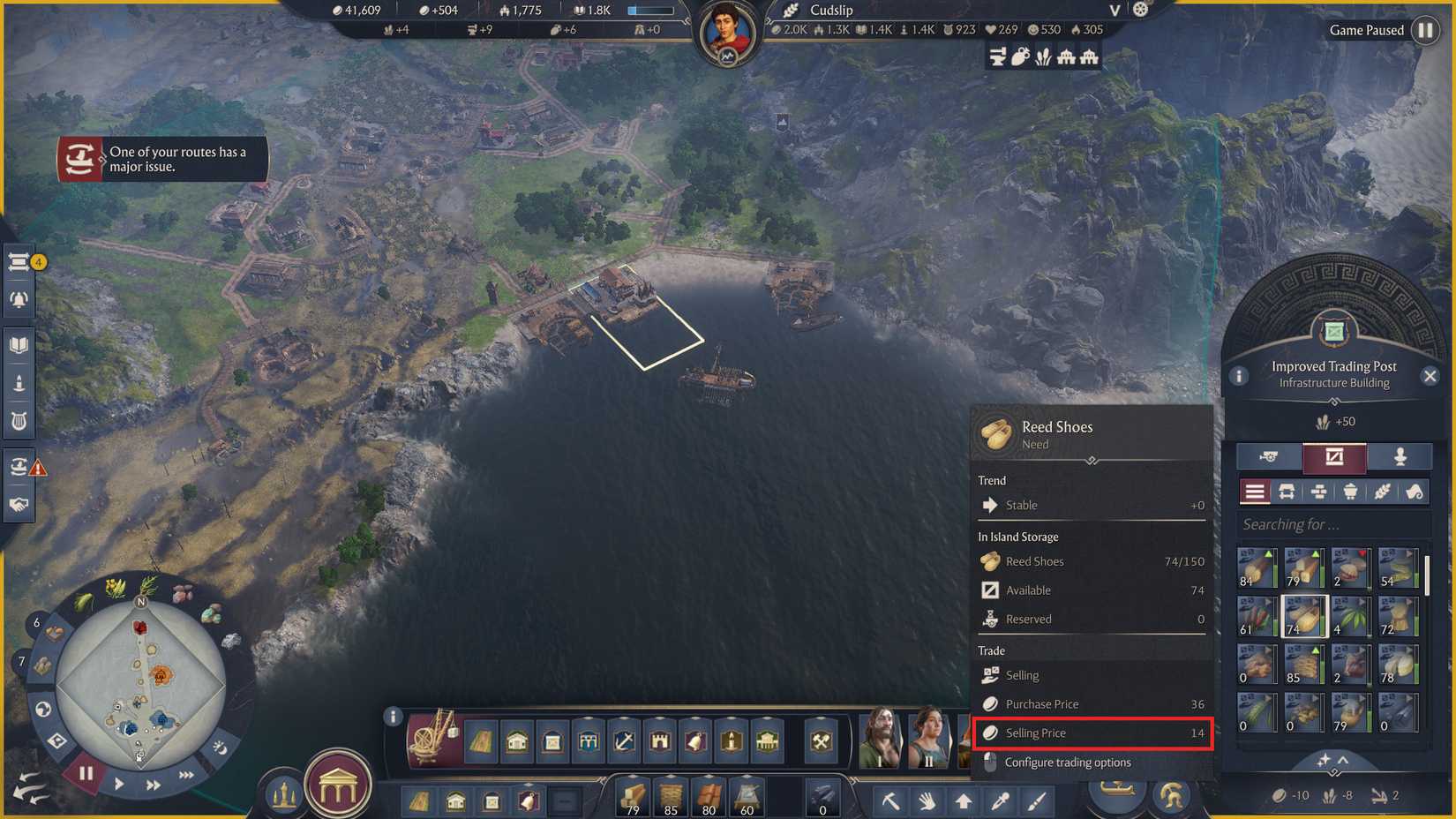
Task: Select the anchor harbor category in build menu
Action: click(624, 741)
